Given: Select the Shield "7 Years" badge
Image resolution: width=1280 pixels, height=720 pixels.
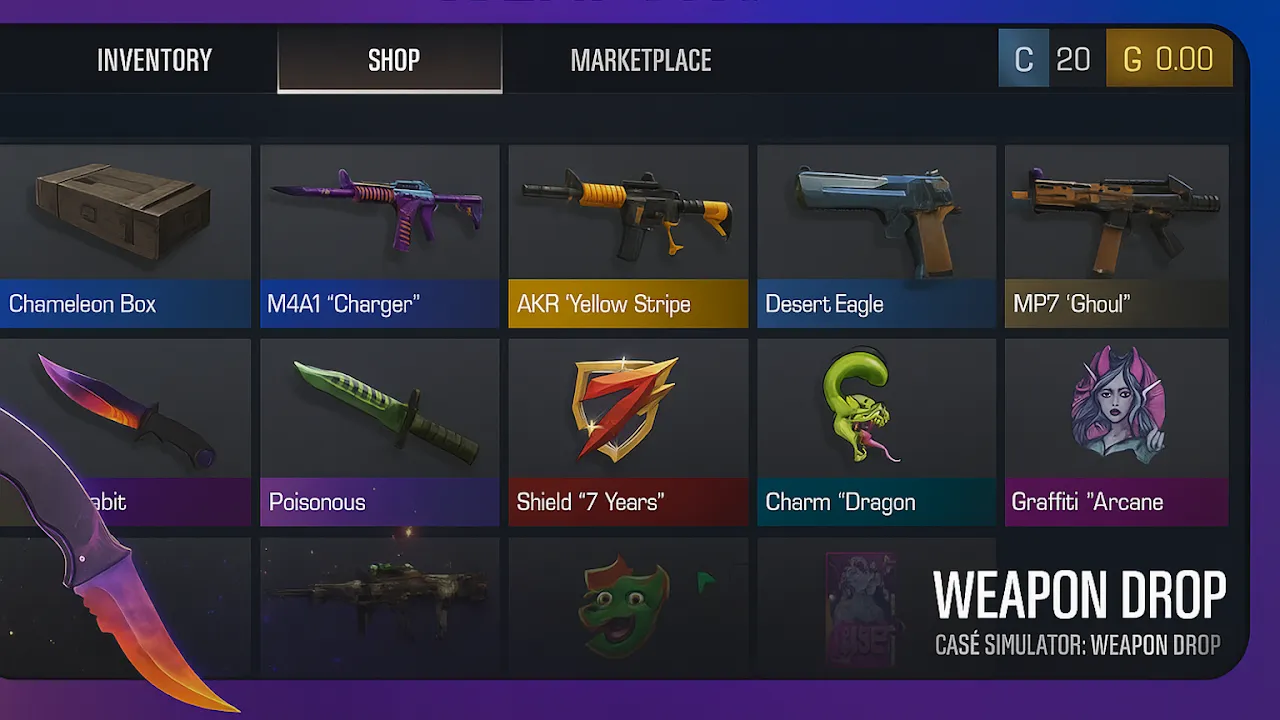Looking at the screenshot, I should click(627, 430).
